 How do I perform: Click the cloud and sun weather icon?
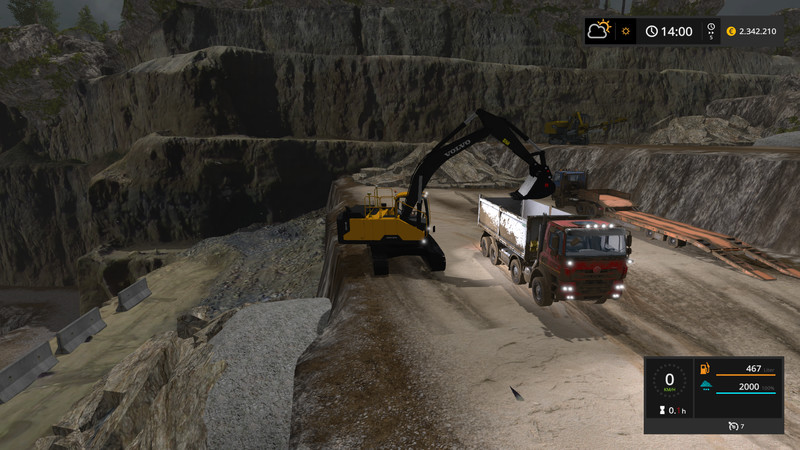coord(600,31)
